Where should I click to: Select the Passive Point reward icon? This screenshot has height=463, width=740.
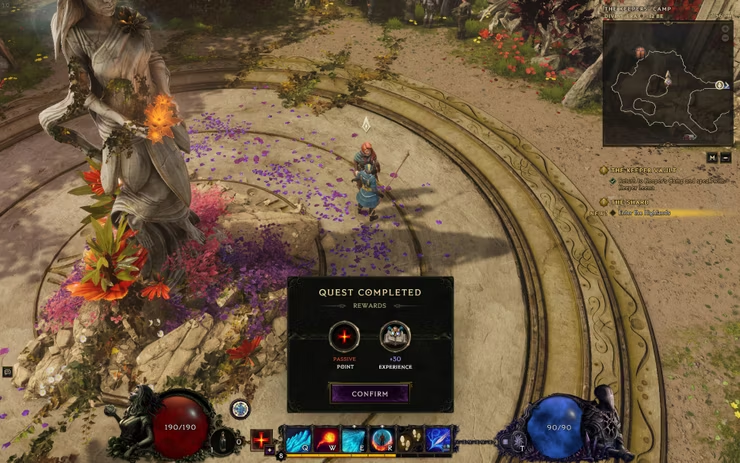344,337
